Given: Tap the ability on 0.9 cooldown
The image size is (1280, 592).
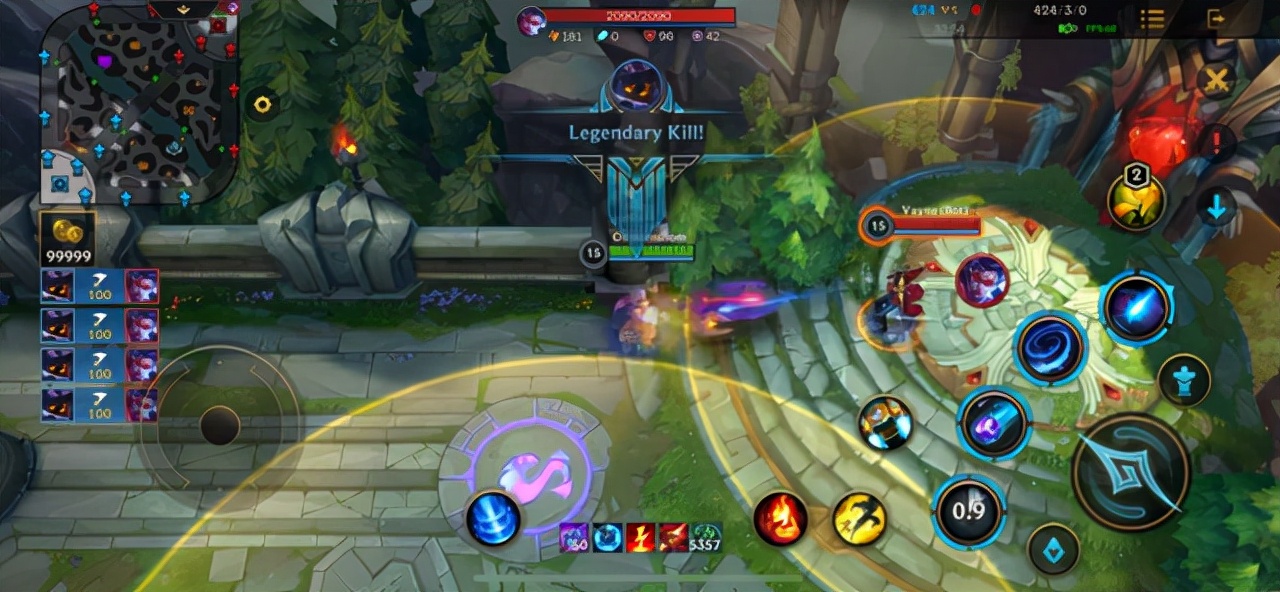Looking at the screenshot, I should [968, 512].
